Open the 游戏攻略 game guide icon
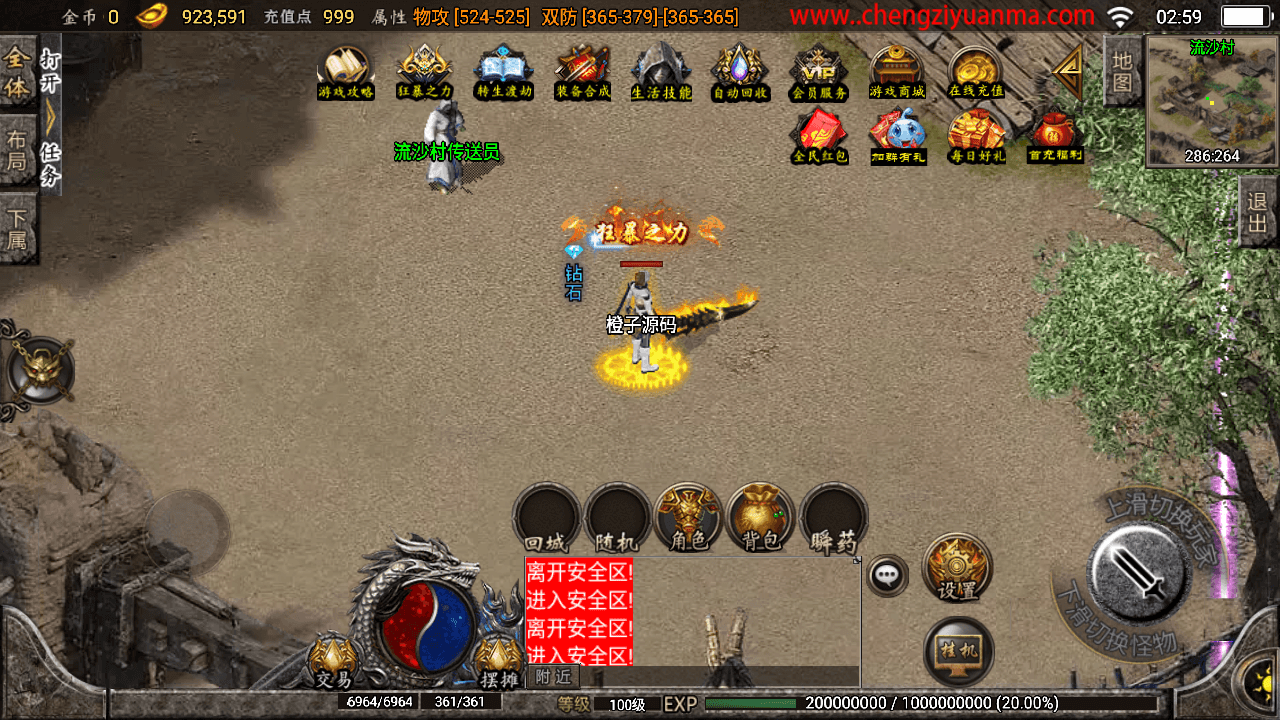The image size is (1280, 720). tap(345, 72)
